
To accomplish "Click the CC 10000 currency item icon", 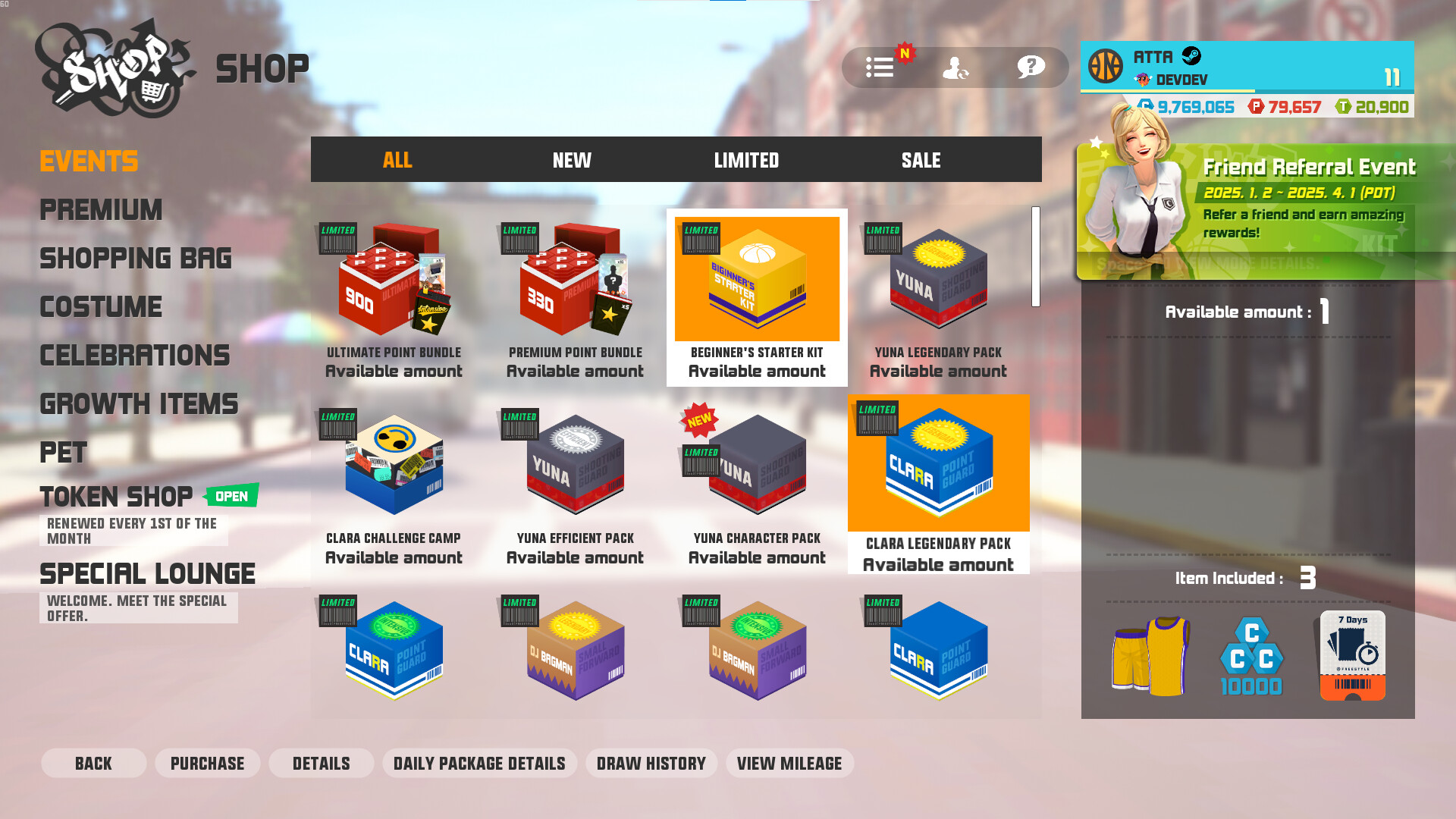I will pos(1252,654).
